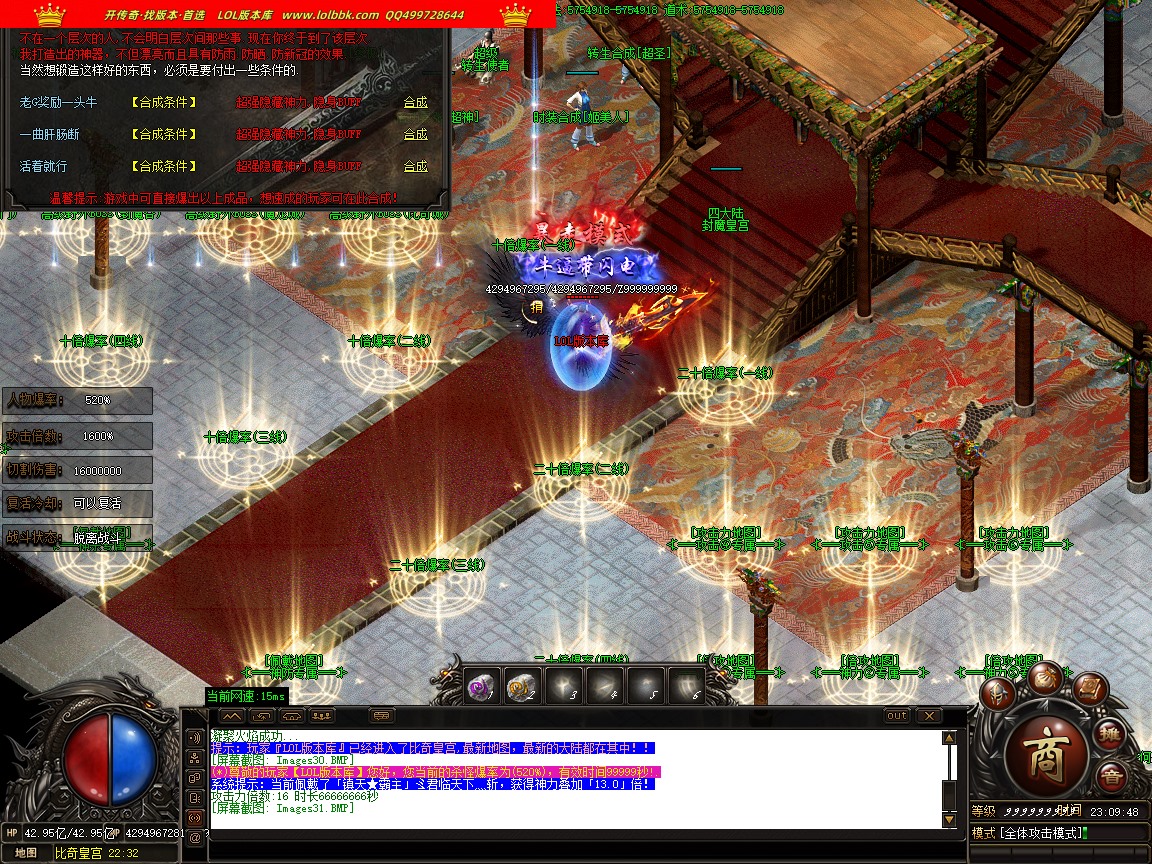Click 合成 link for 活着就行
Viewport: 1152px width, 864px height.
415,166
